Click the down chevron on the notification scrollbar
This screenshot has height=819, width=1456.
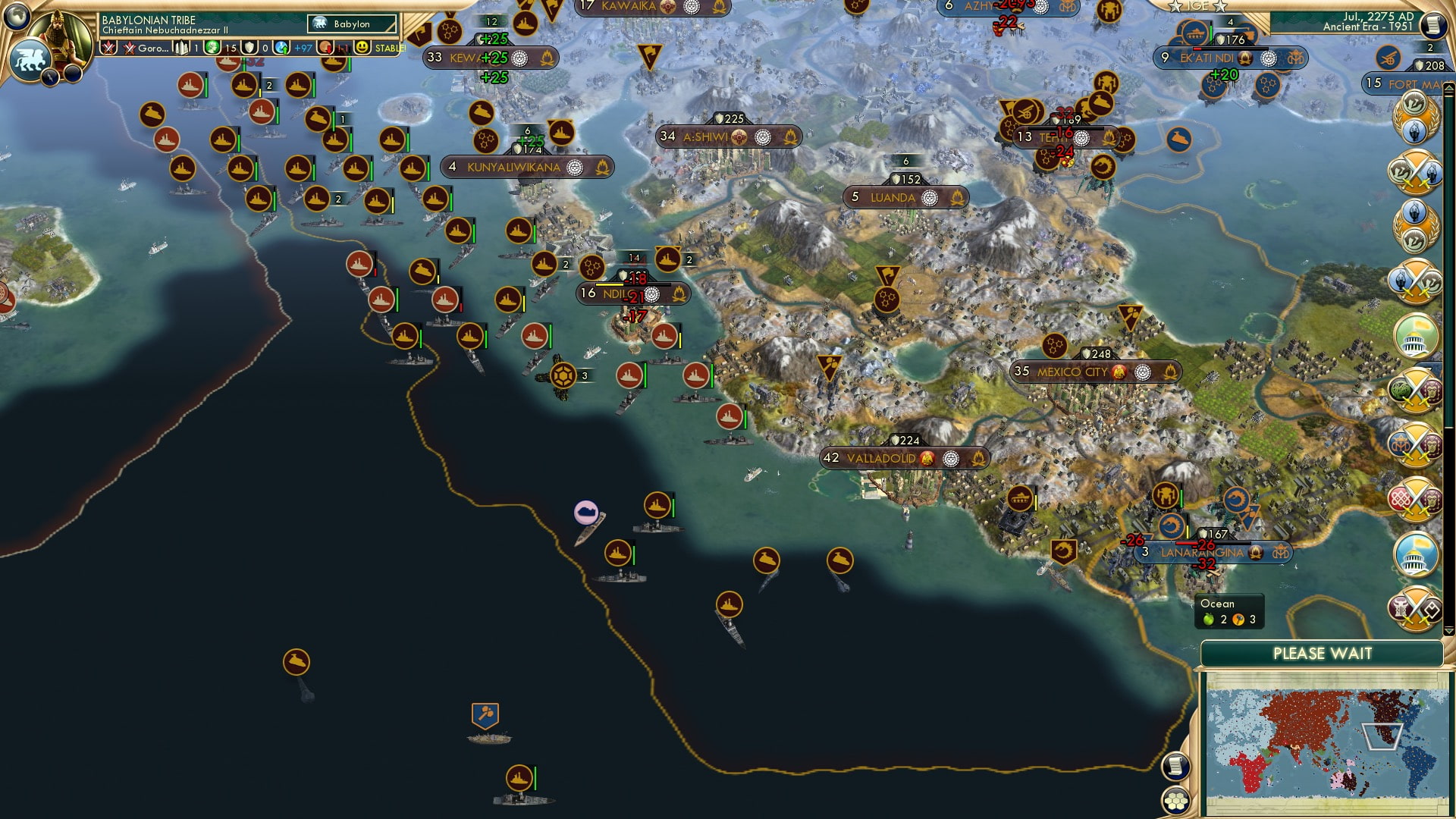1448,631
